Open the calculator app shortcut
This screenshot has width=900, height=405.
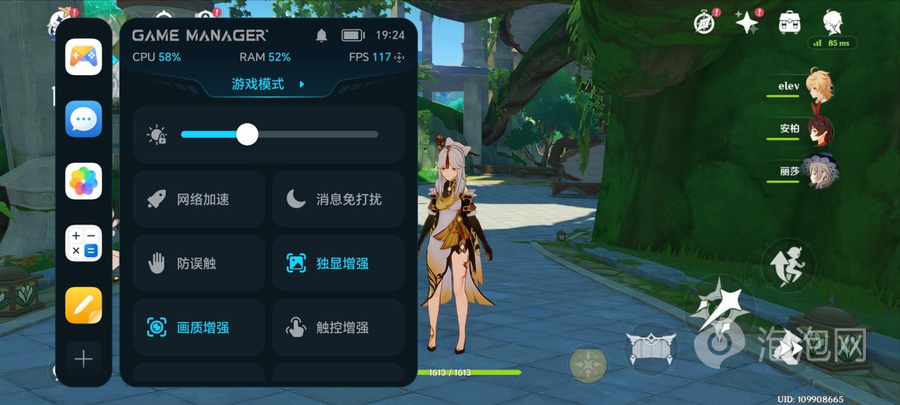pyautogui.click(x=84, y=244)
